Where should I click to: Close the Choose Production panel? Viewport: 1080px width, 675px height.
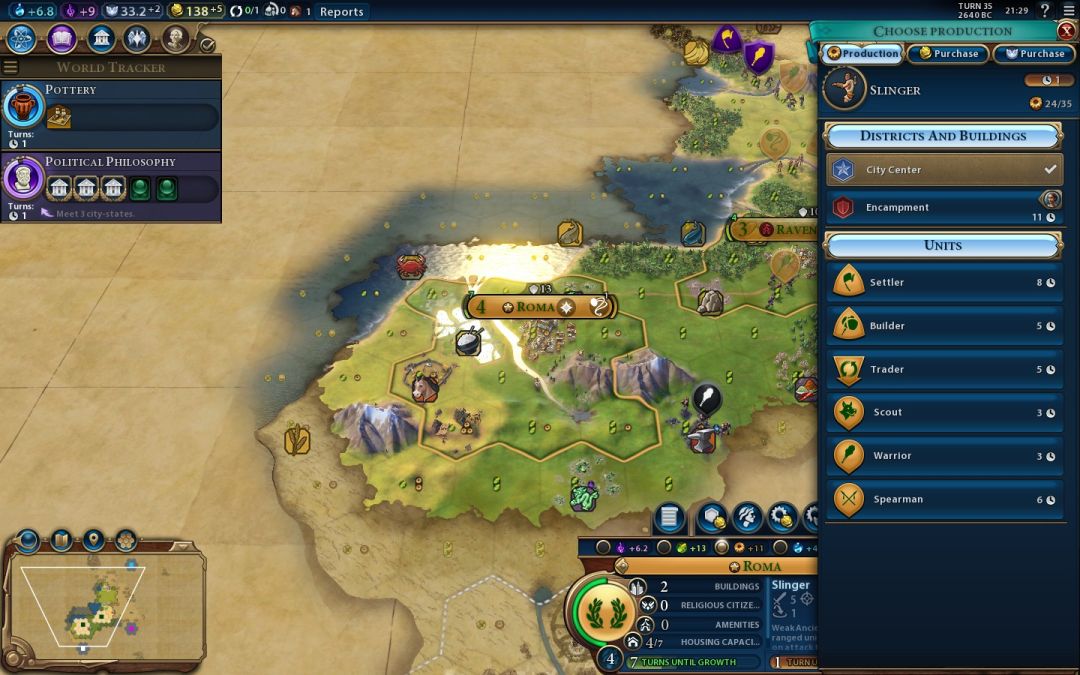[1066, 31]
